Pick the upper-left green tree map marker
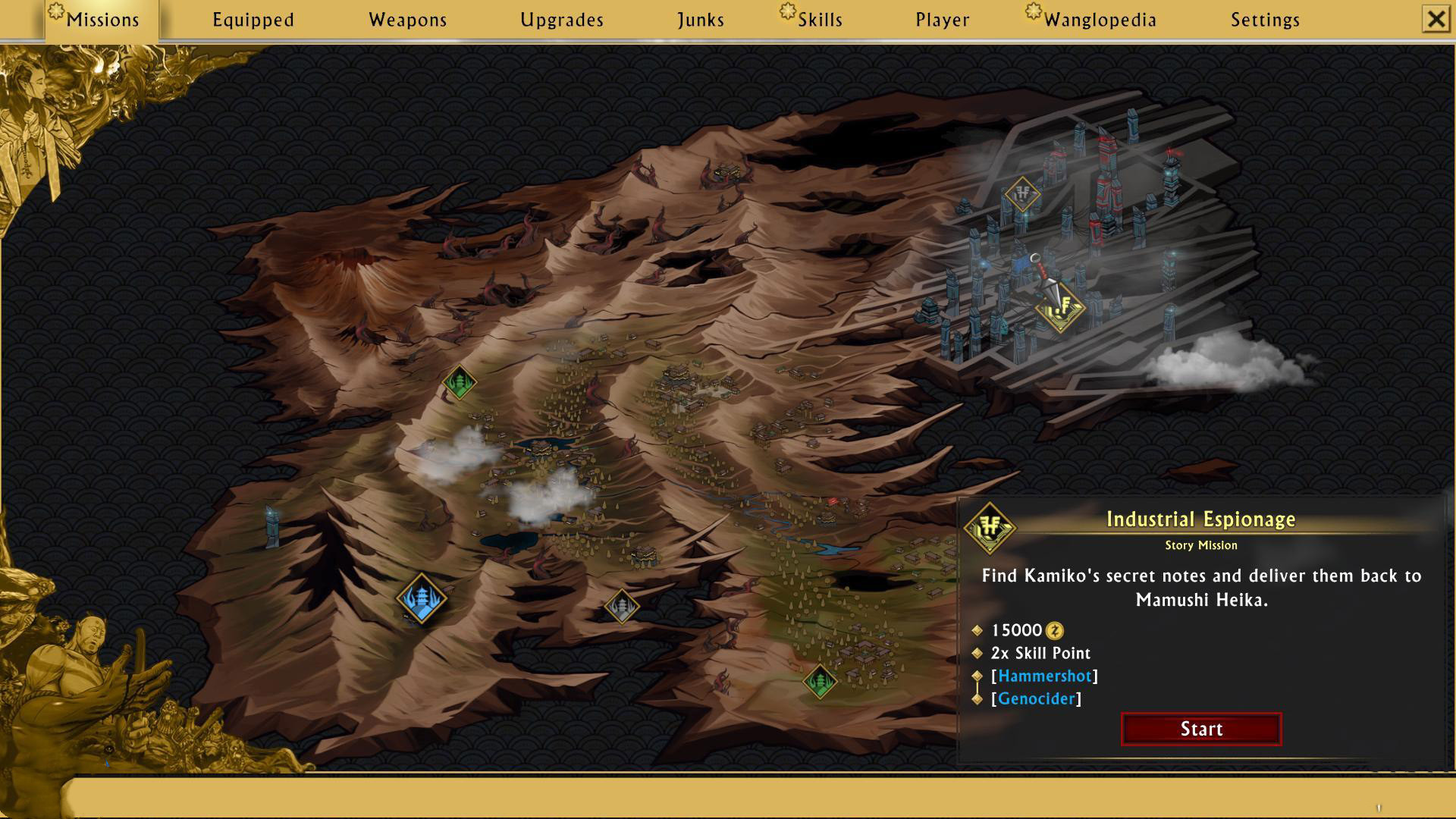 click(459, 381)
